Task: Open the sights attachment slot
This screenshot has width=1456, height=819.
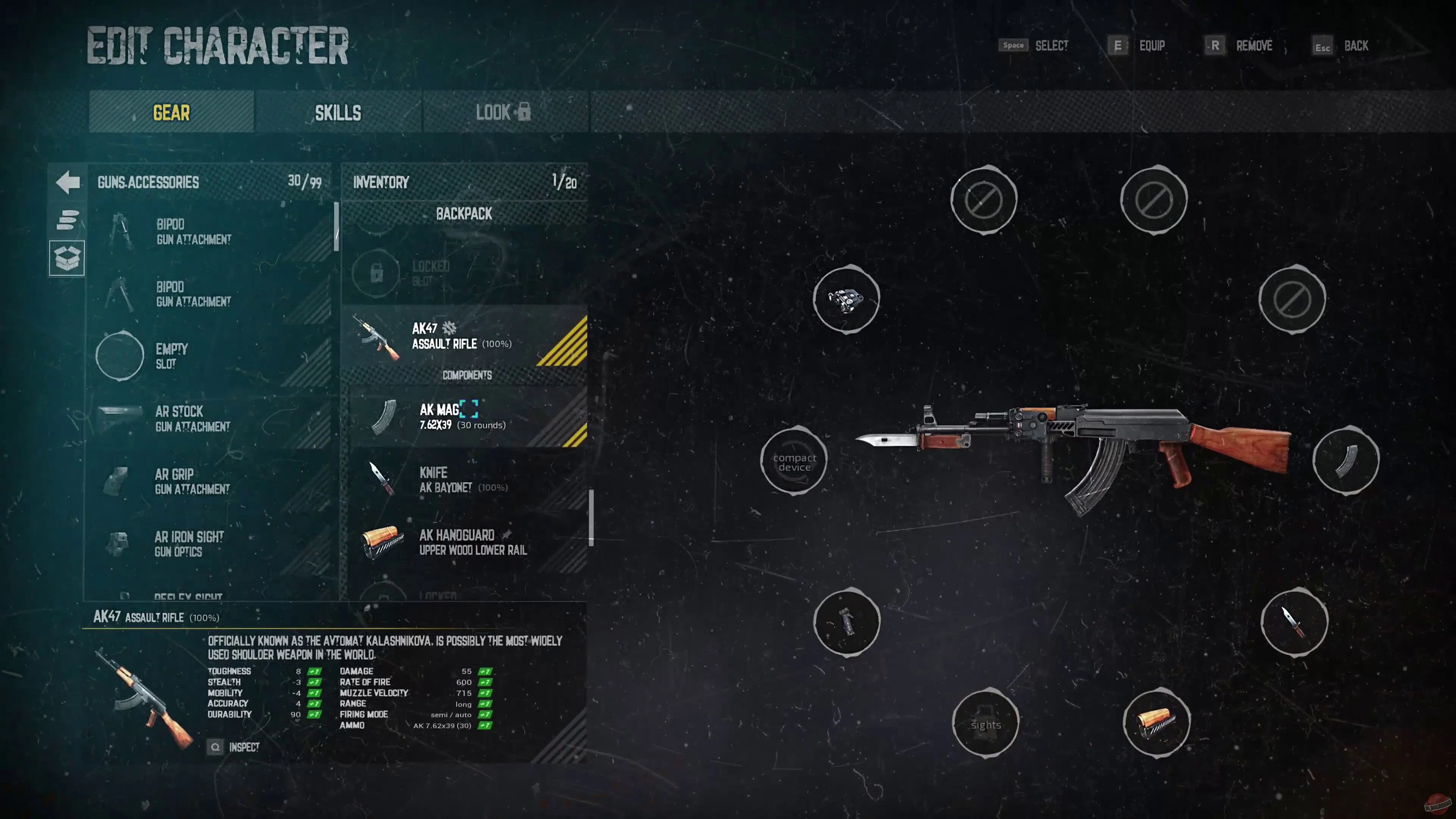Action: click(x=985, y=724)
